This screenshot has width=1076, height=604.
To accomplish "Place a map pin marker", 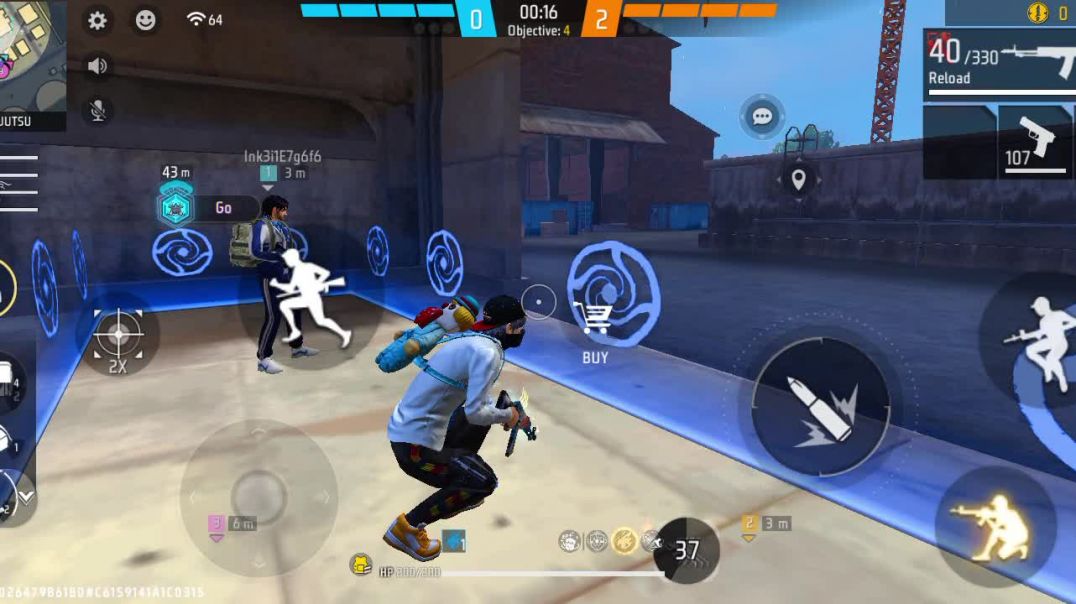I will point(798,180).
